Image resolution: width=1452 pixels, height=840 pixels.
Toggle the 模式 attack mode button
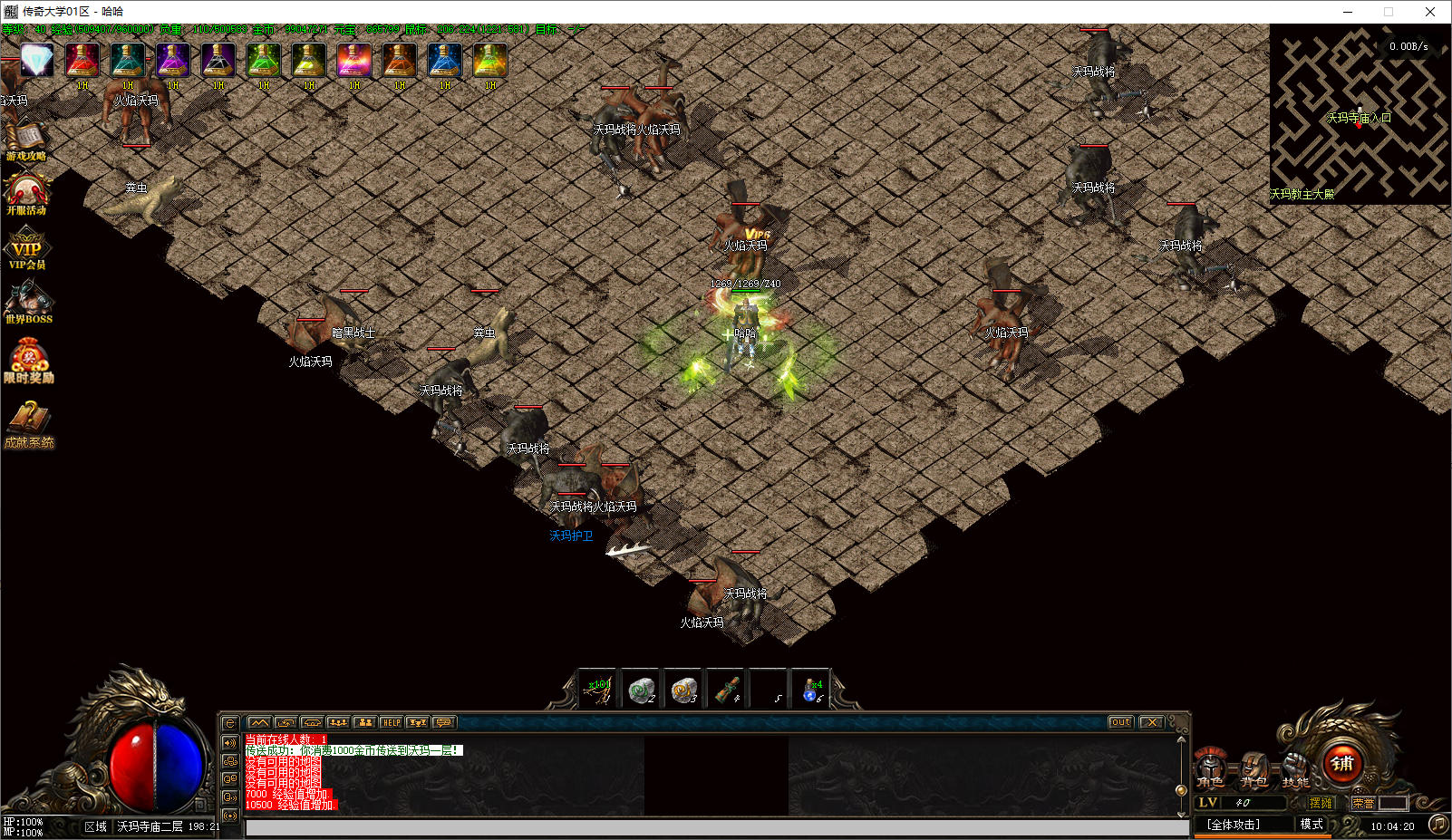(1312, 824)
